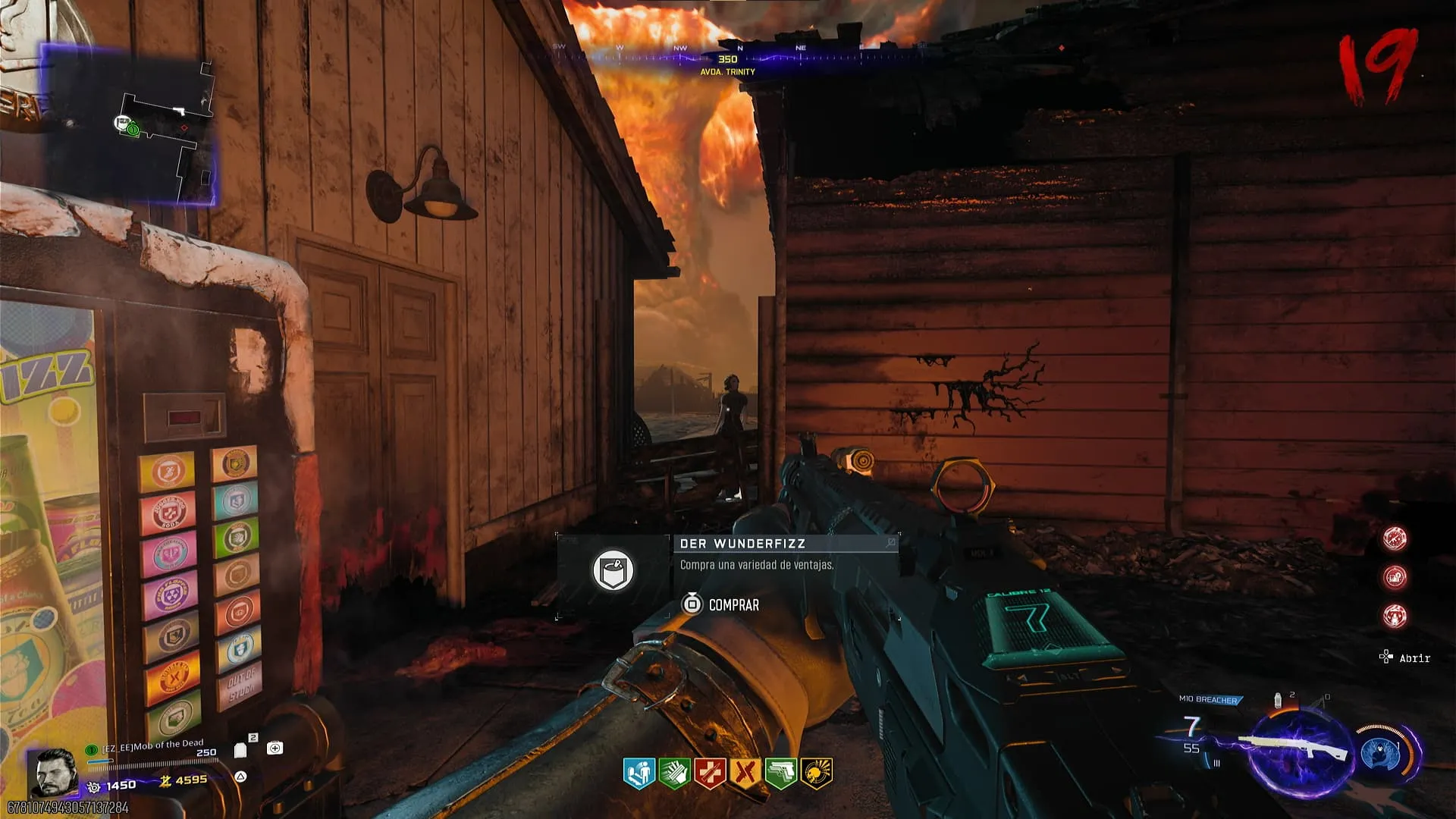Click the middle red GobbleGum icon

click(1395, 577)
